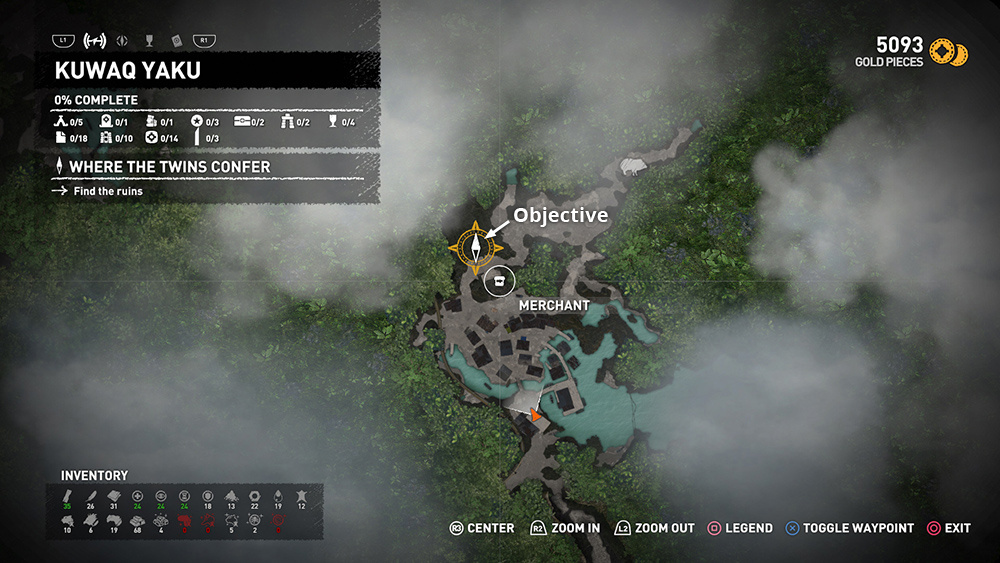Open the compass tab in the top bar
The height and width of the screenshot is (563, 1000).
click(122, 41)
